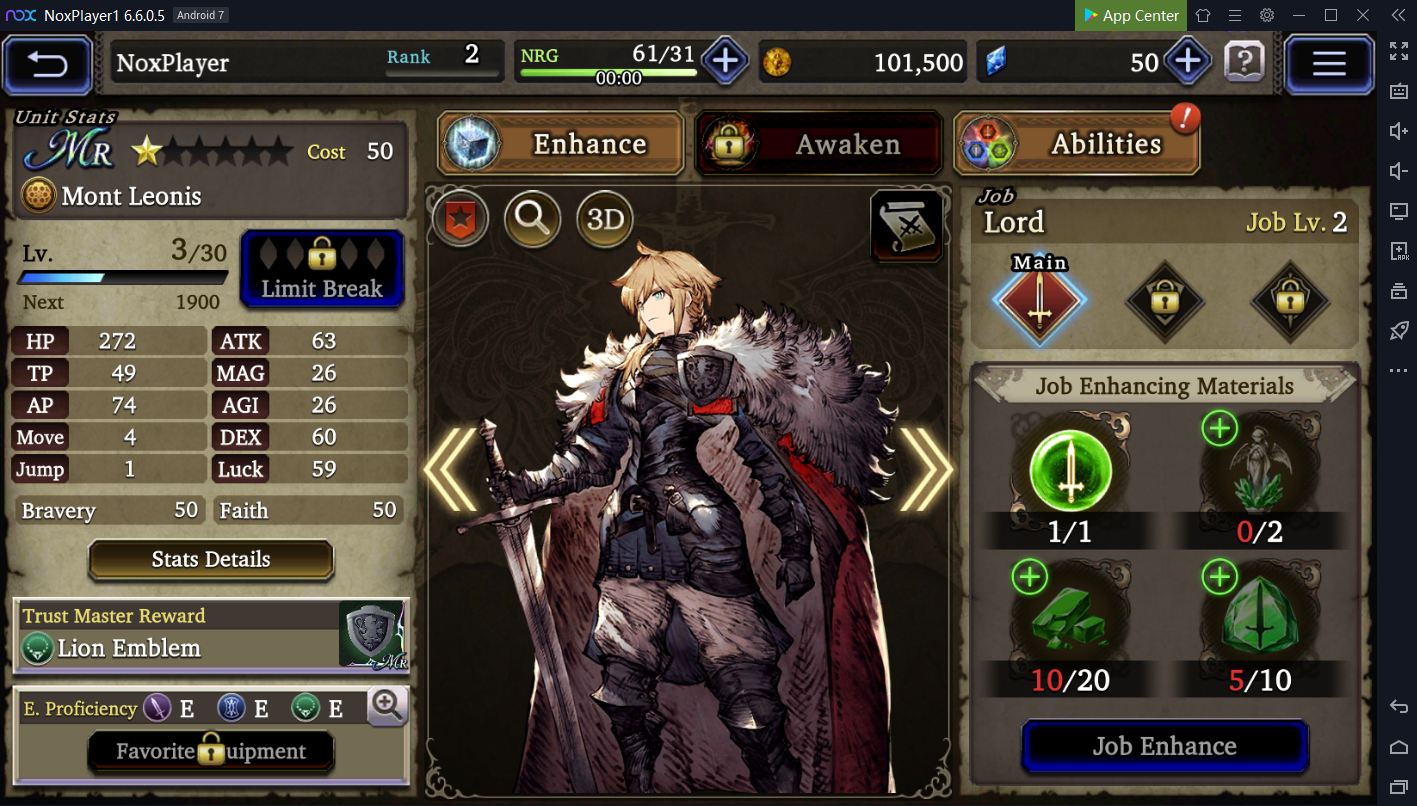Open the locked Favorite Equipment button

211,752
